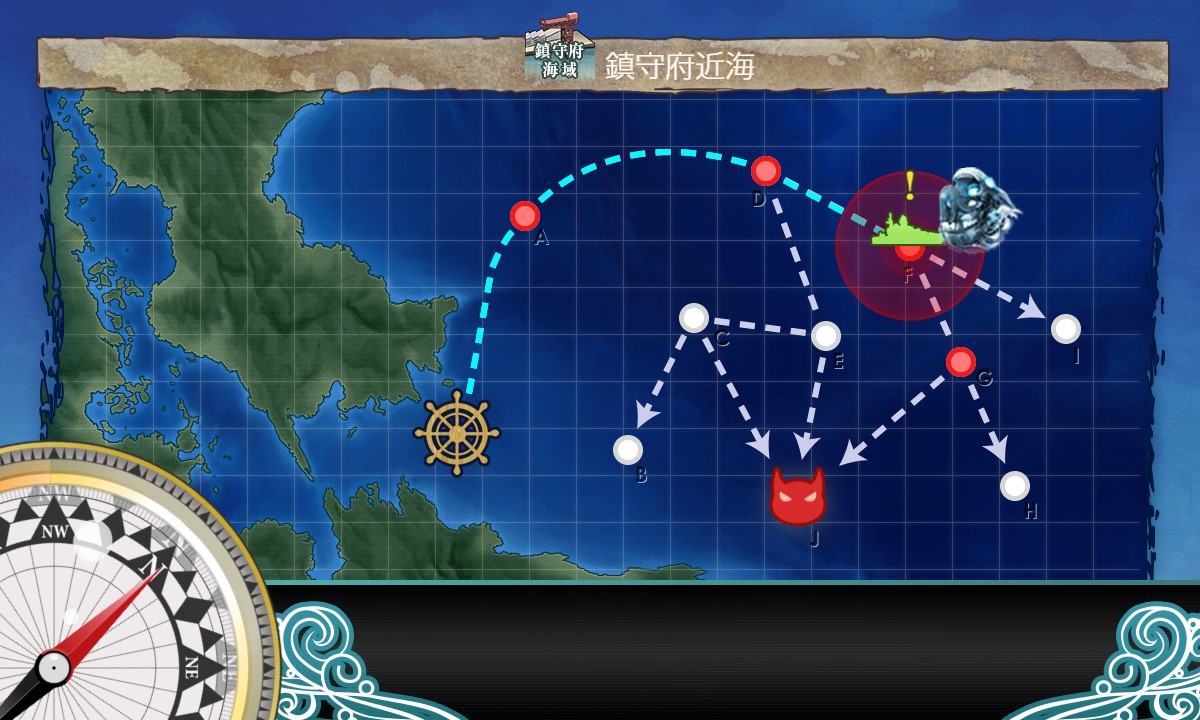
Task: Choose white node E on the map
Action: pyautogui.click(x=826, y=336)
